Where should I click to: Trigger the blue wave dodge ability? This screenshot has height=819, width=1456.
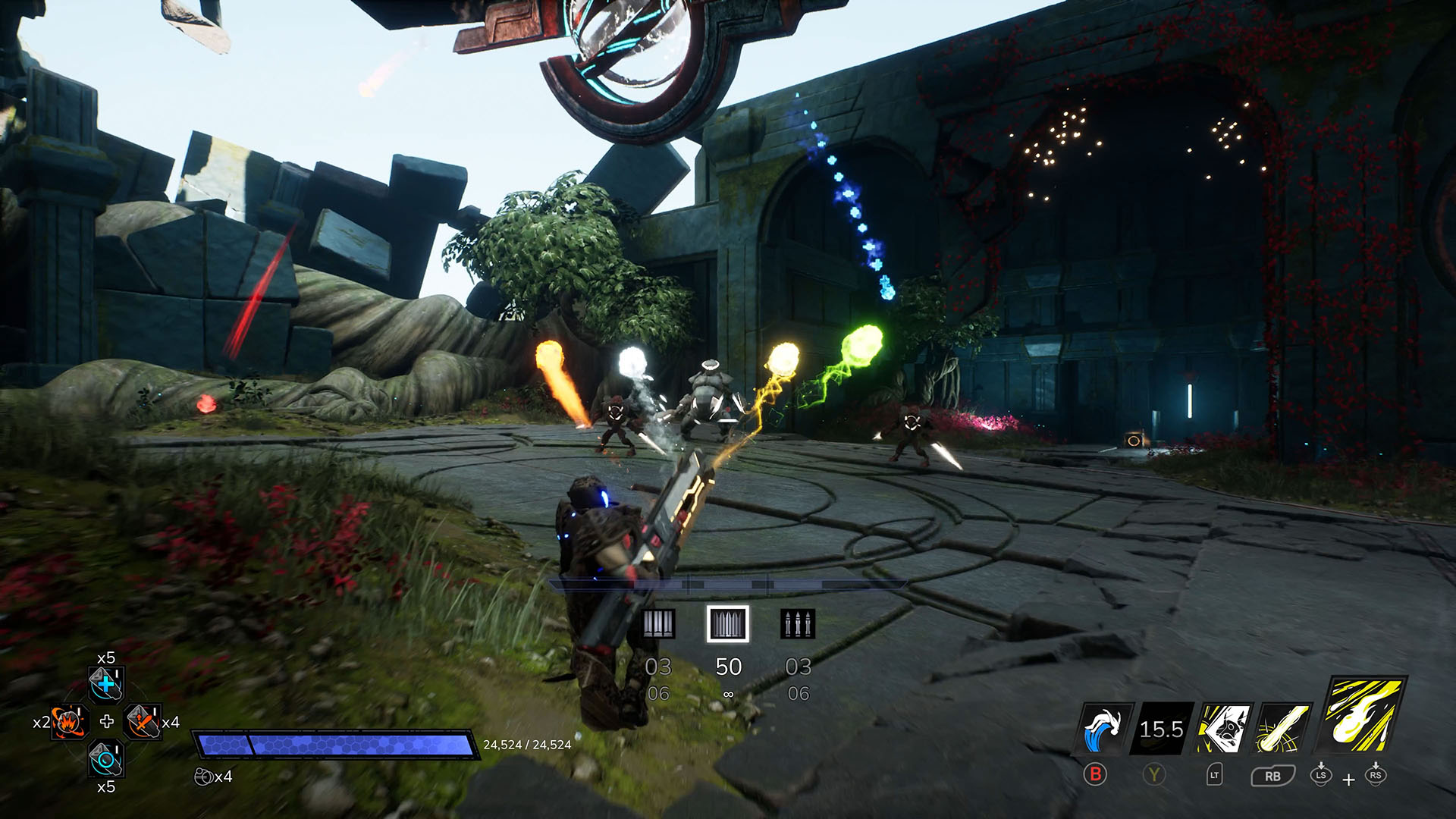pos(1105,730)
